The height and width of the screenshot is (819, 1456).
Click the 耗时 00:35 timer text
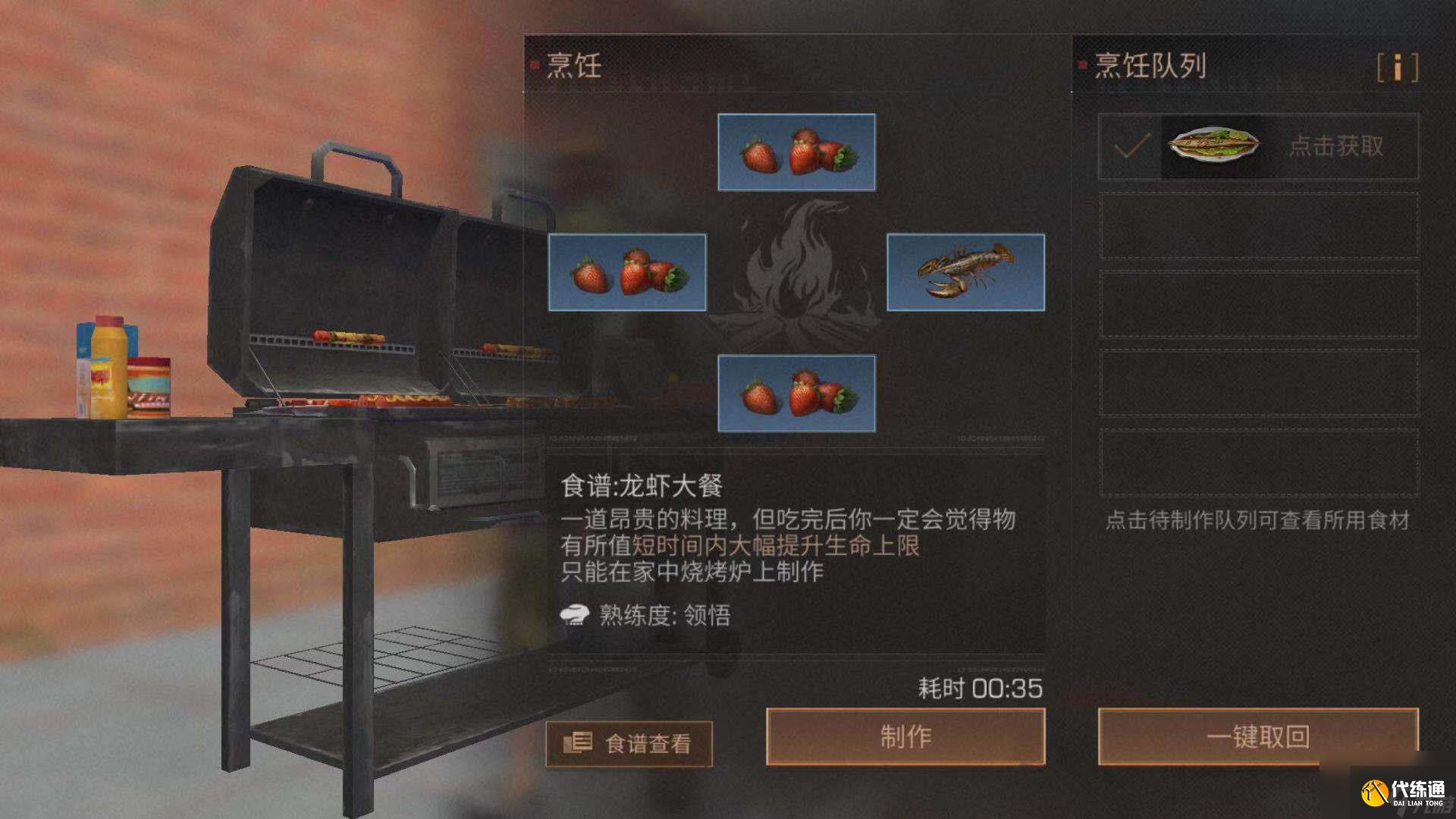tap(978, 687)
